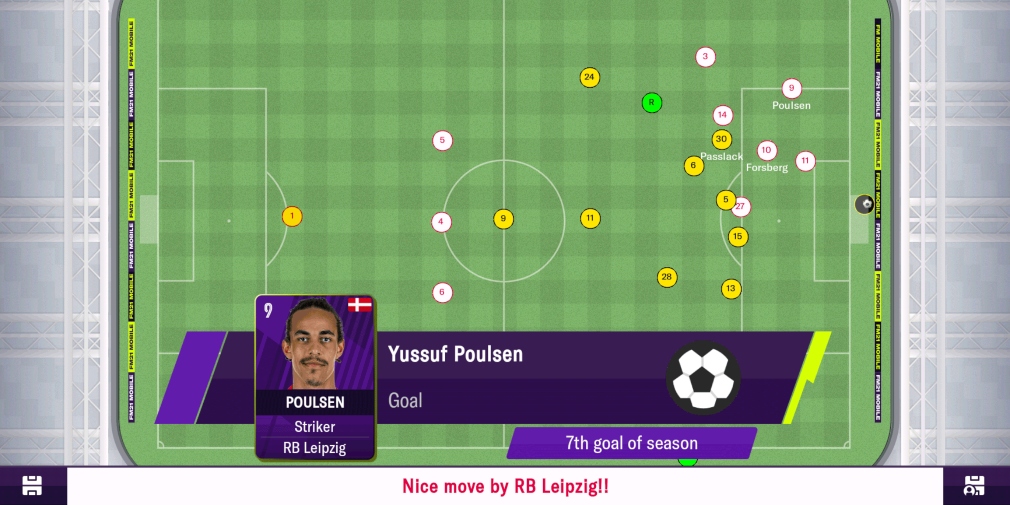Screen dimensions: 1010x505
Task: Tap the "Nice move by RB Leipzig" commentary bar
Action: point(505,487)
